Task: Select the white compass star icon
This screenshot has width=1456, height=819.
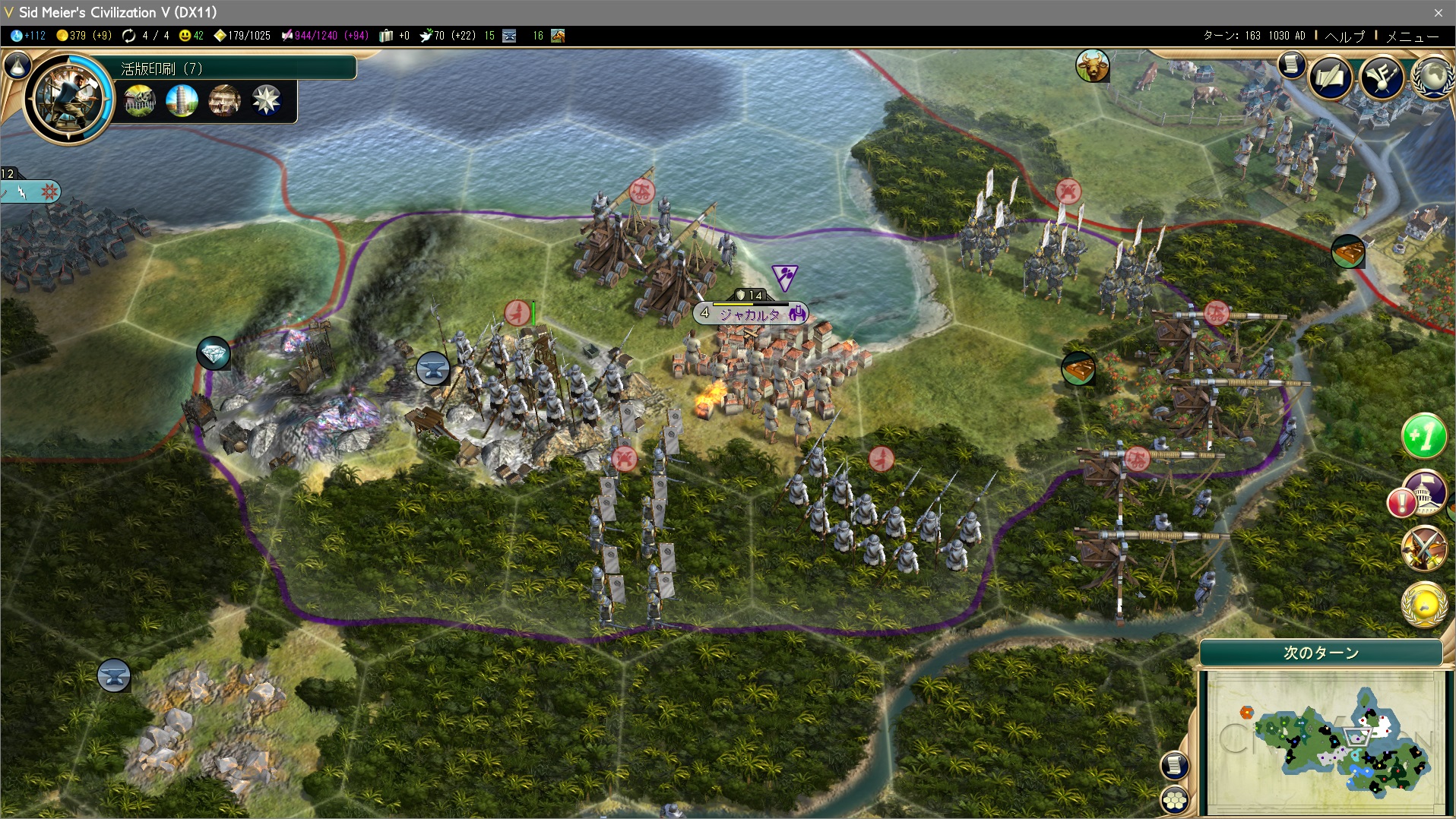Action: pyautogui.click(x=266, y=100)
